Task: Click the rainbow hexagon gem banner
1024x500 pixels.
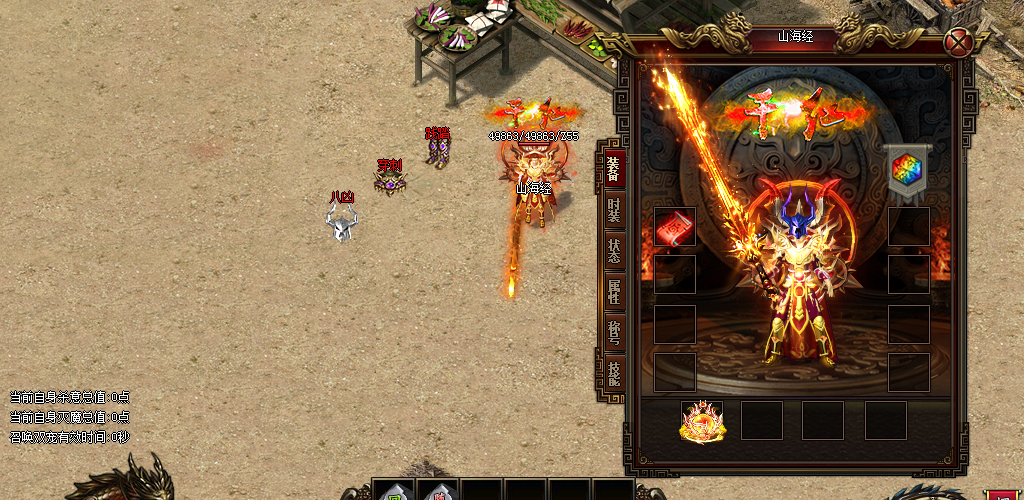Action: [907, 169]
